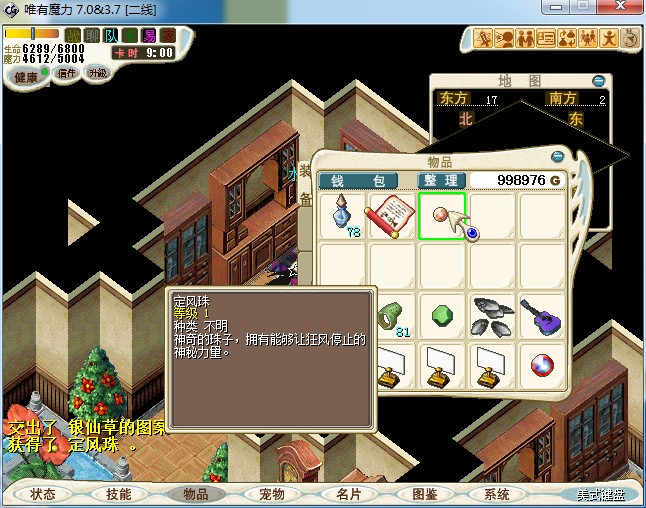Select the red and blue swirl orb

[x=540, y=363]
